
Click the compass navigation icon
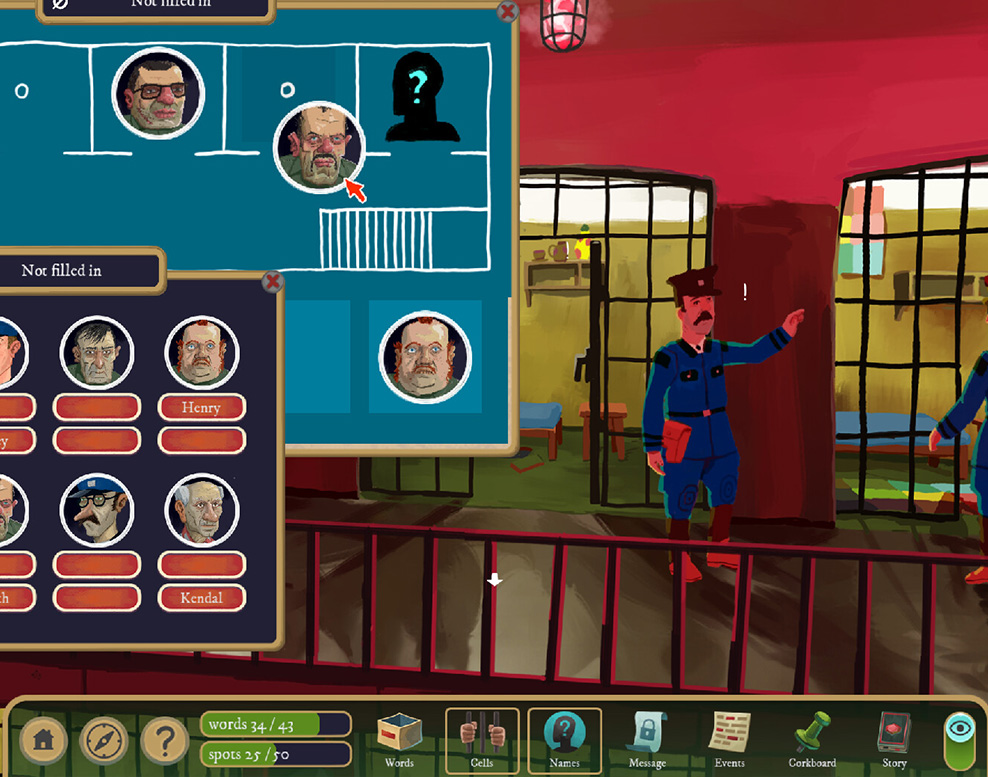pyautogui.click(x=104, y=741)
